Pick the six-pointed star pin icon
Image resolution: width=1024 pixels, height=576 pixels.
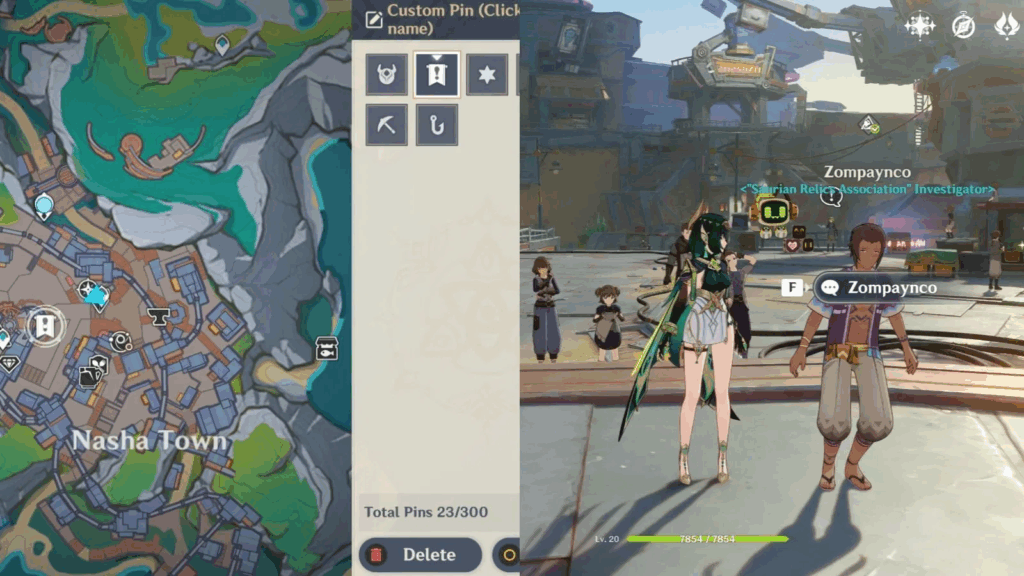(487, 75)
